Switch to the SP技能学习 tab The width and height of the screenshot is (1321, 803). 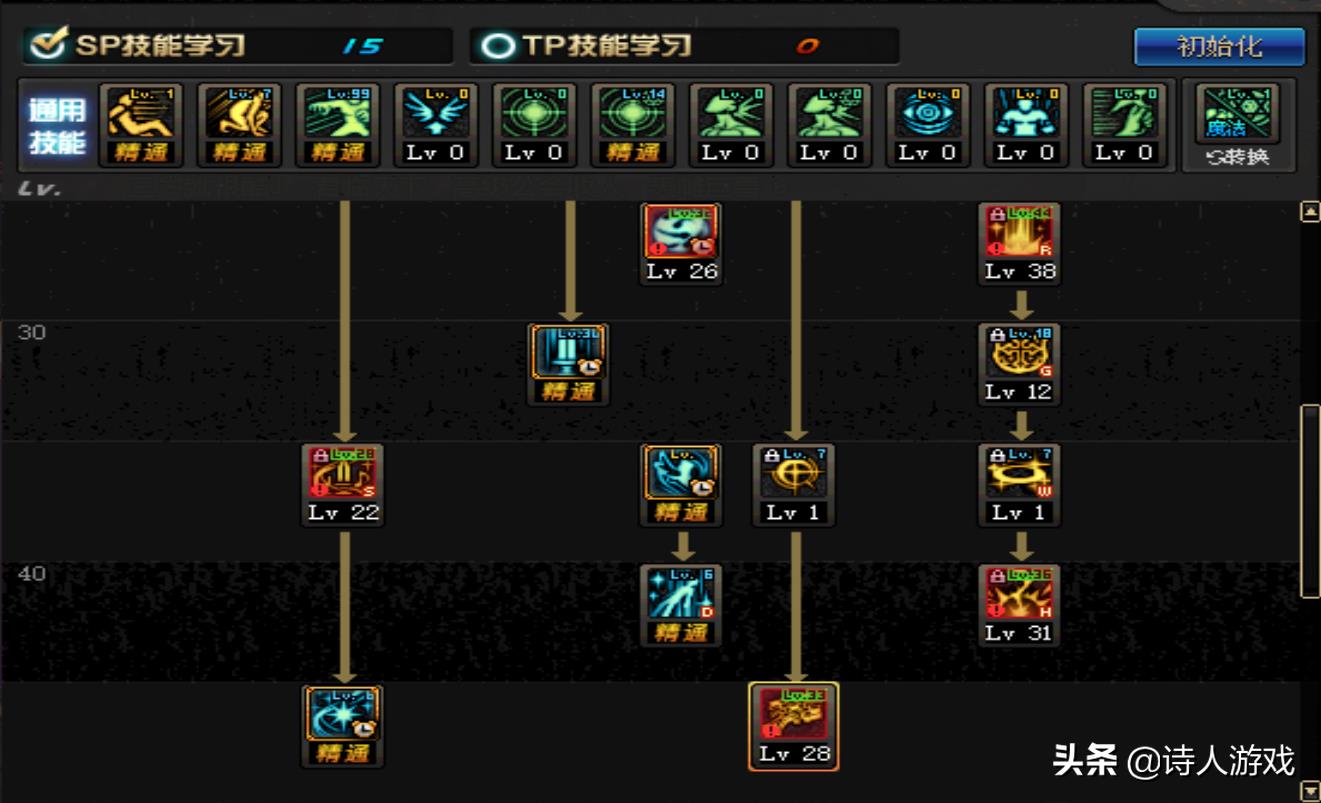tap(160, 46)
